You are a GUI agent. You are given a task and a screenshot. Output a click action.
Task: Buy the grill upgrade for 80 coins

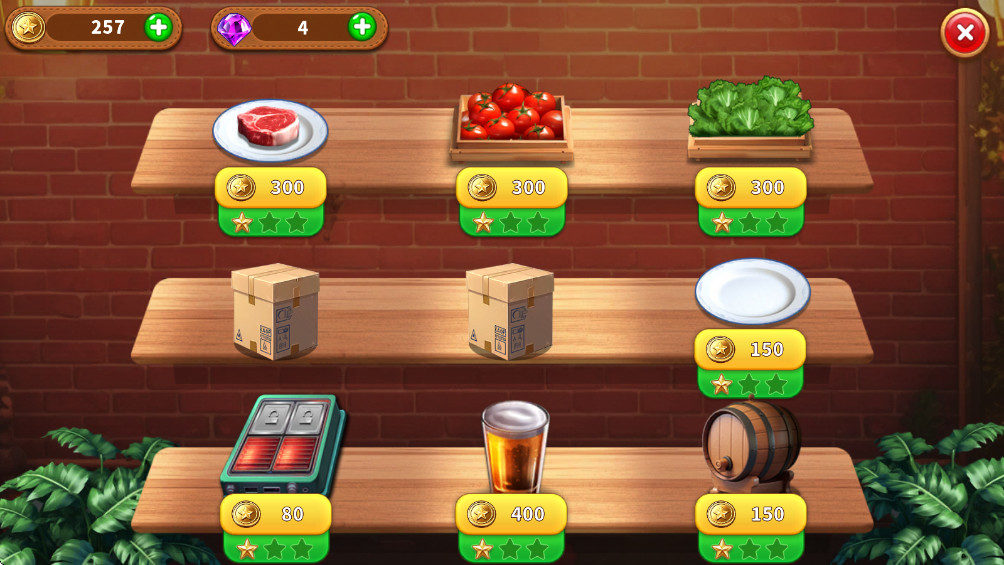(275, 514)
